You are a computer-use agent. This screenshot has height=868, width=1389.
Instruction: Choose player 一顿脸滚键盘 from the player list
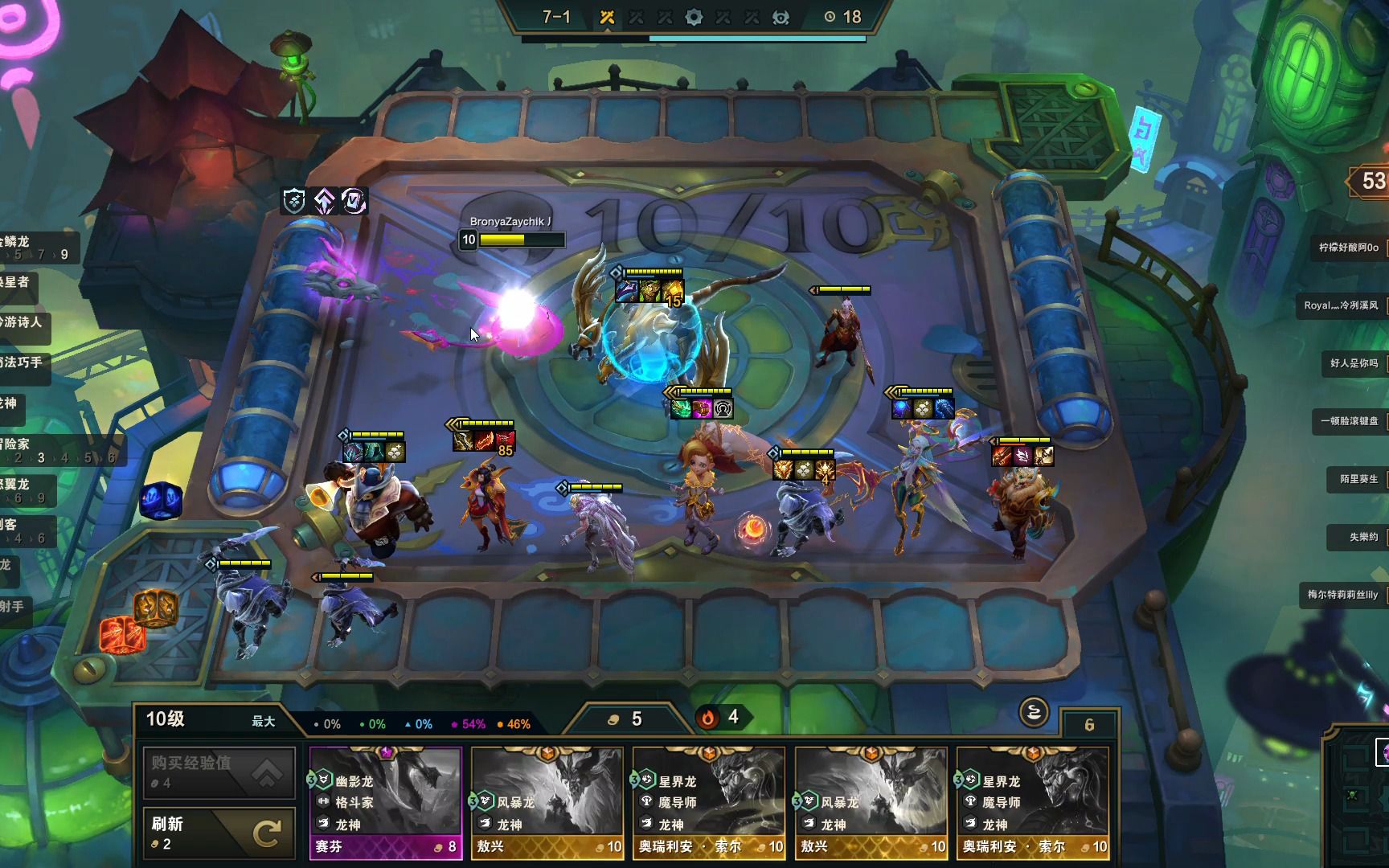(x=1349, y=421)
